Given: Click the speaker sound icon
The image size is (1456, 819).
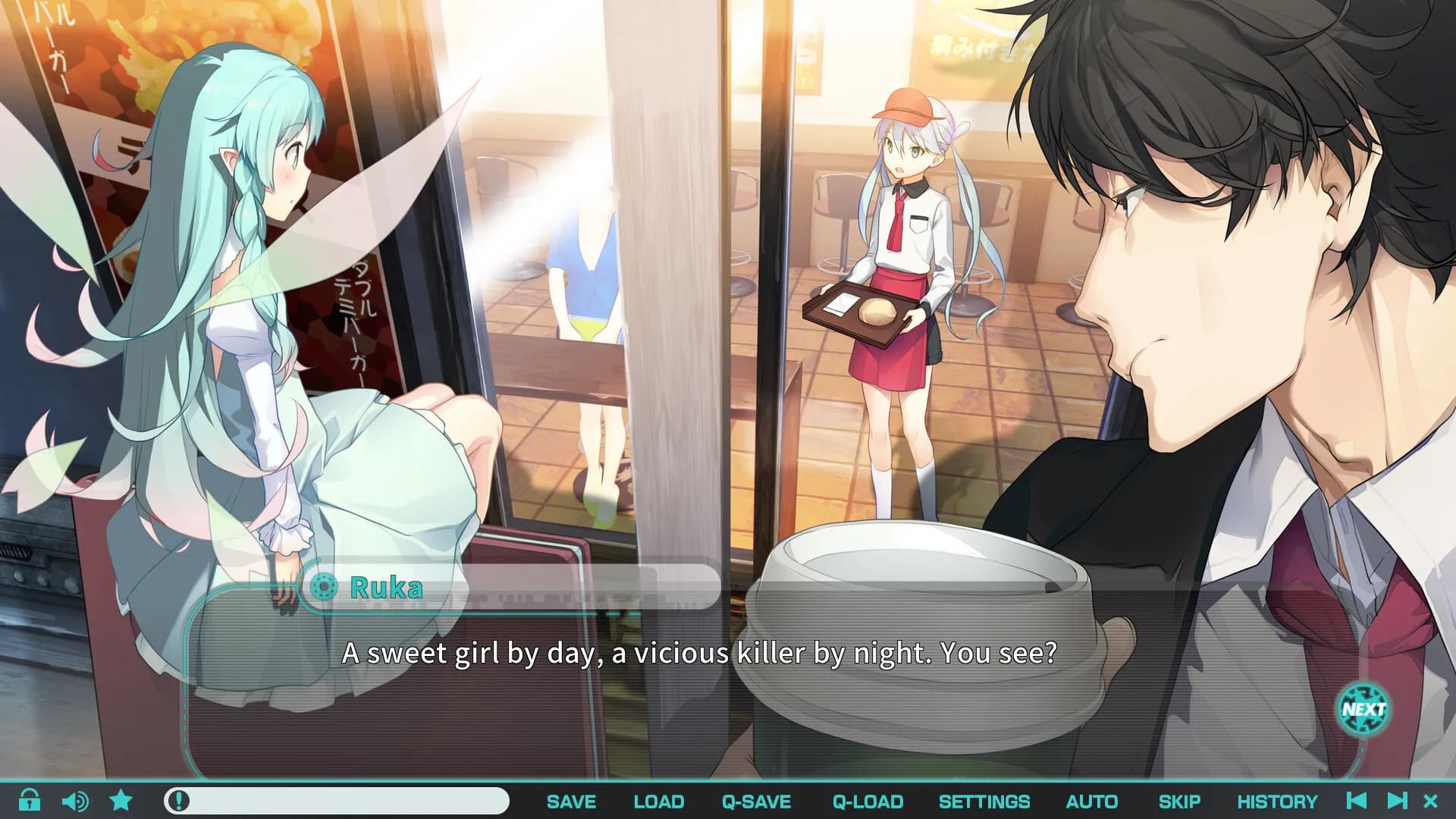Looking at the screenshot, I should pyautogui.click(x=74, y=801).
